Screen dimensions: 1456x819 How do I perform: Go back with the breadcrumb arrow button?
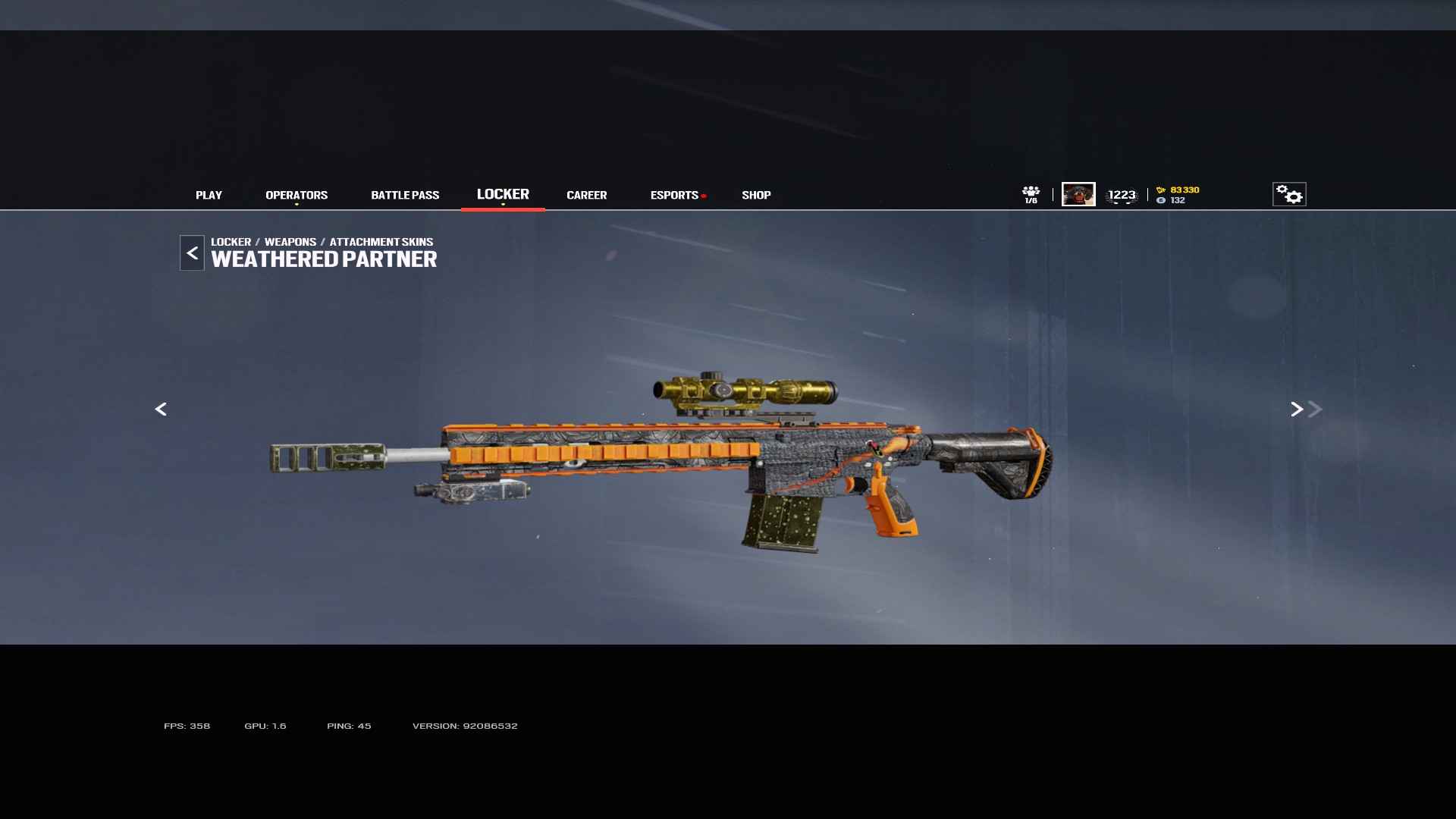tap(192, 253)
